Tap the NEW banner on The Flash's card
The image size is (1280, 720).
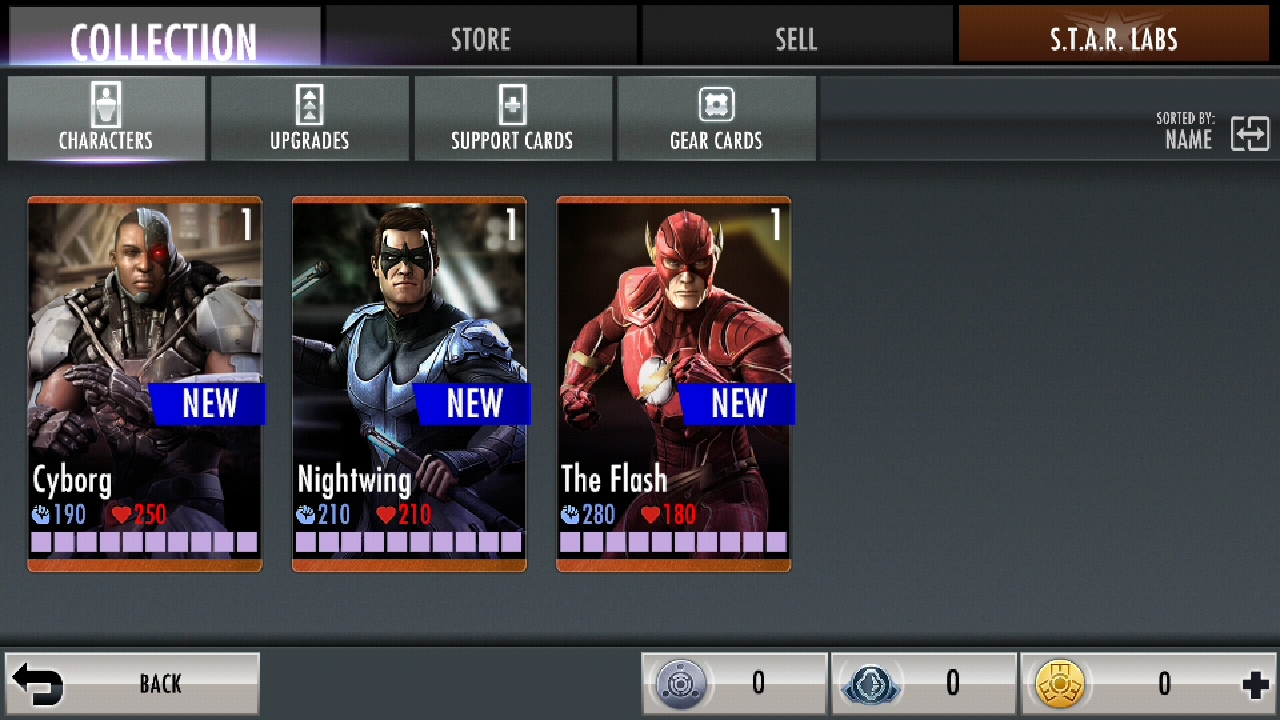(x=738, y=404)
